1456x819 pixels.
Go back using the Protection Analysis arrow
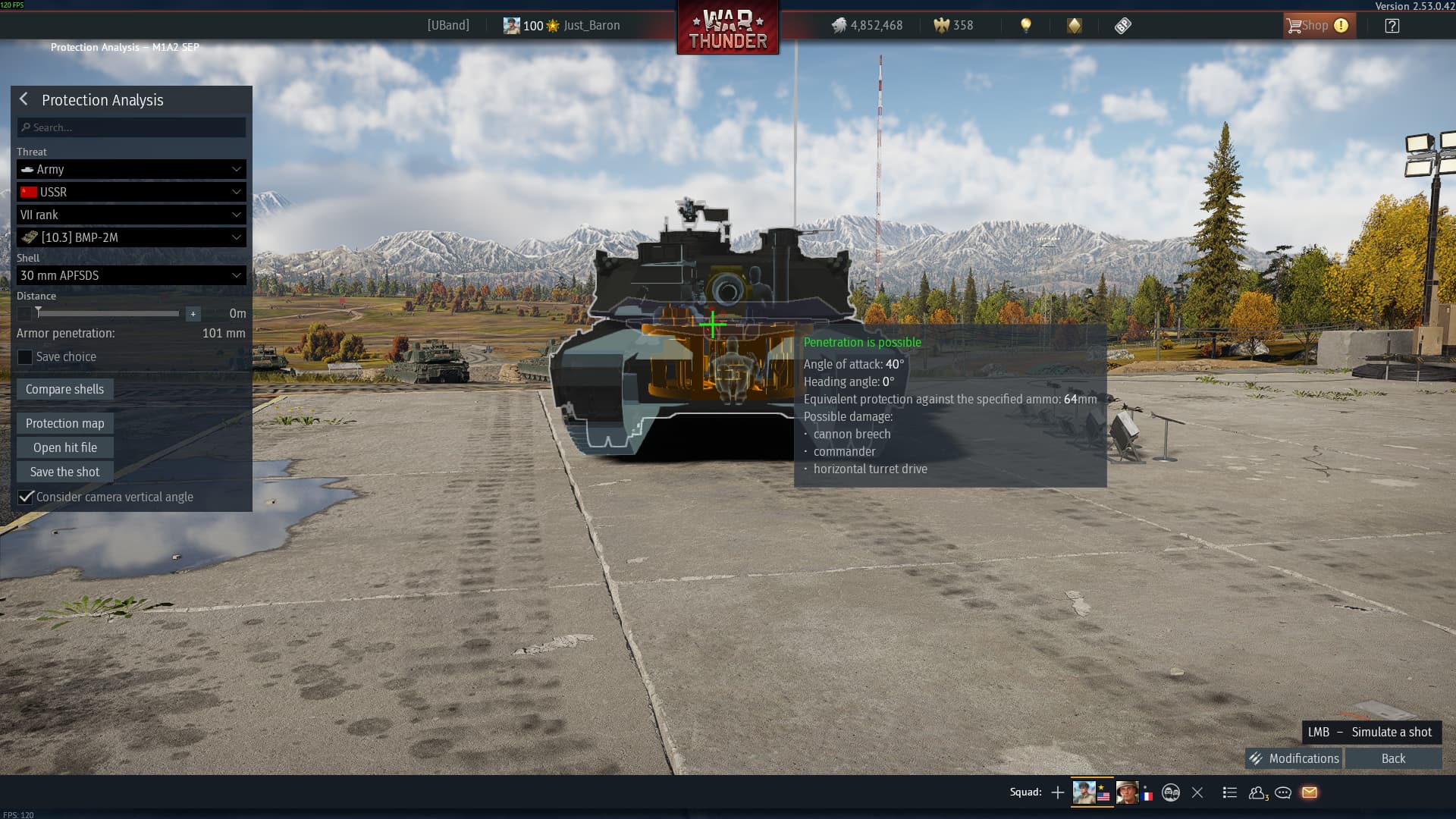[24, 99]
